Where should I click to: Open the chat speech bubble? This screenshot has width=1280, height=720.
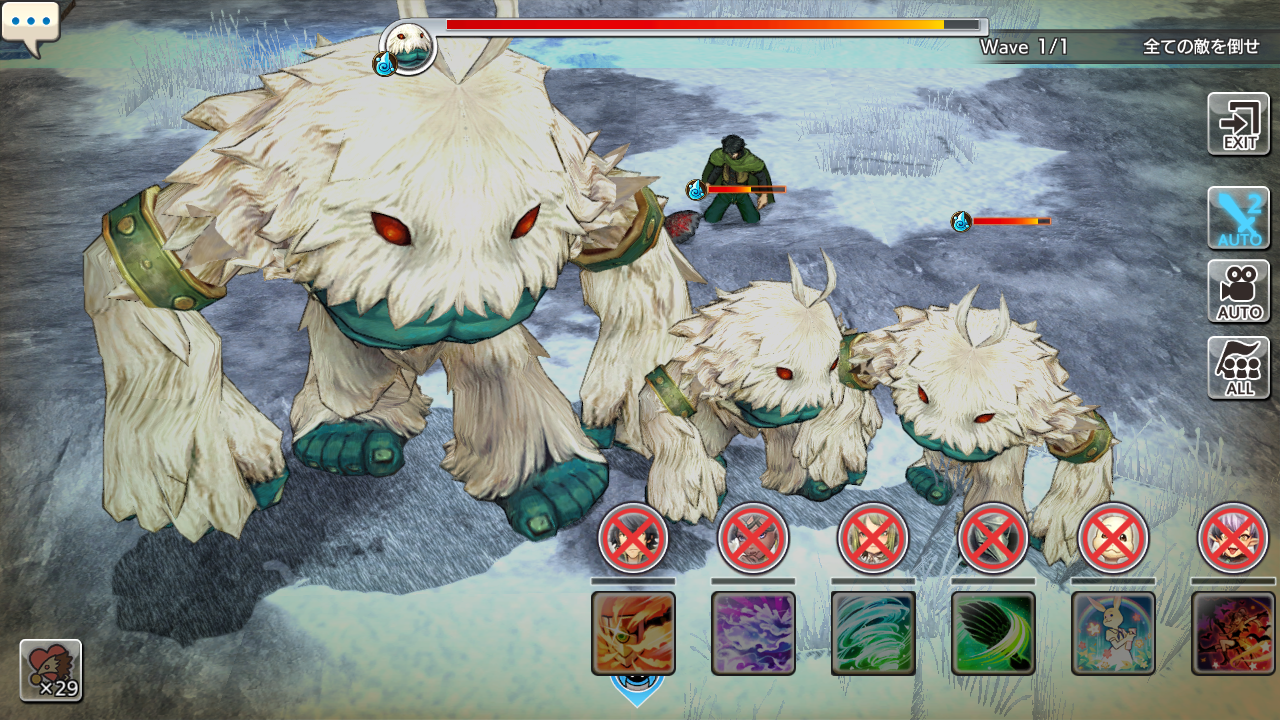point(30,27)
